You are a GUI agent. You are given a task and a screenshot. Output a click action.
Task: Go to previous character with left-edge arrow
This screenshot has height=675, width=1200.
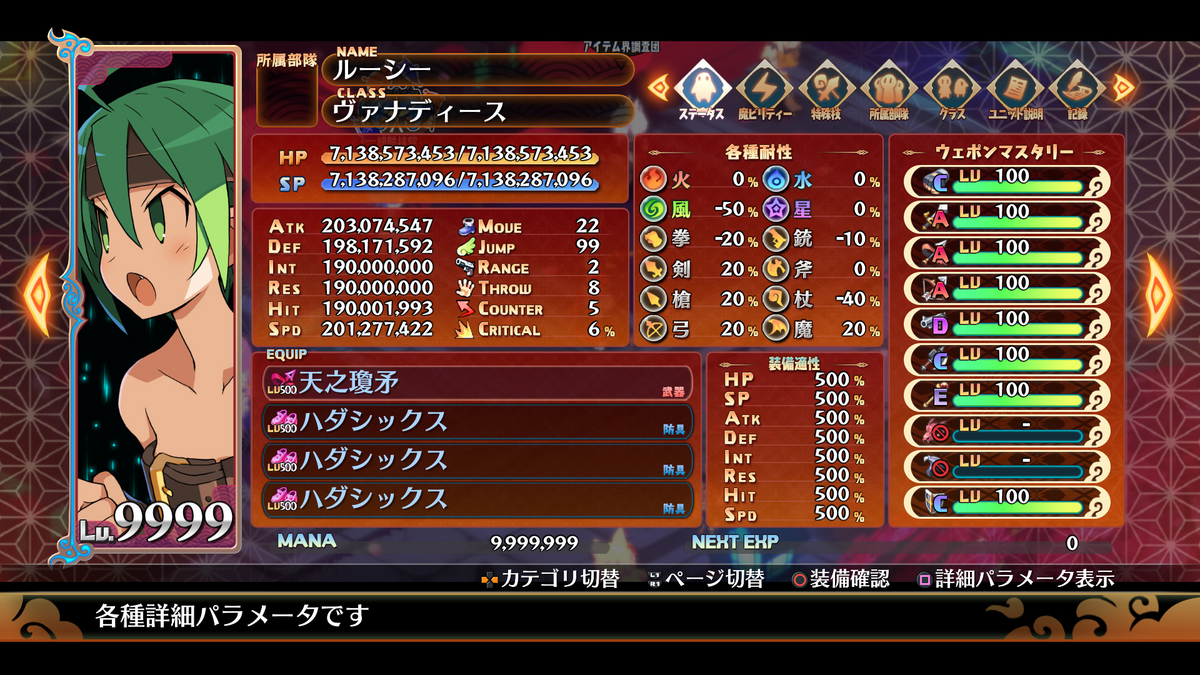click(37, 292)
